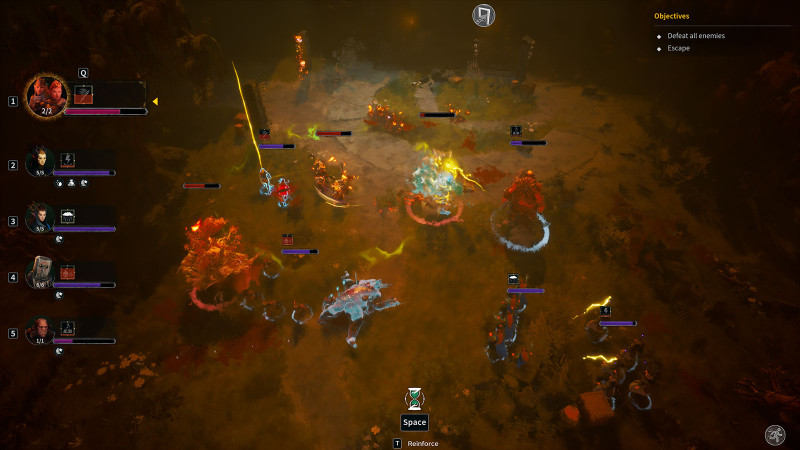Click the exit door icon at top
This screenshot has height=450, width=800.
(484, 15)
